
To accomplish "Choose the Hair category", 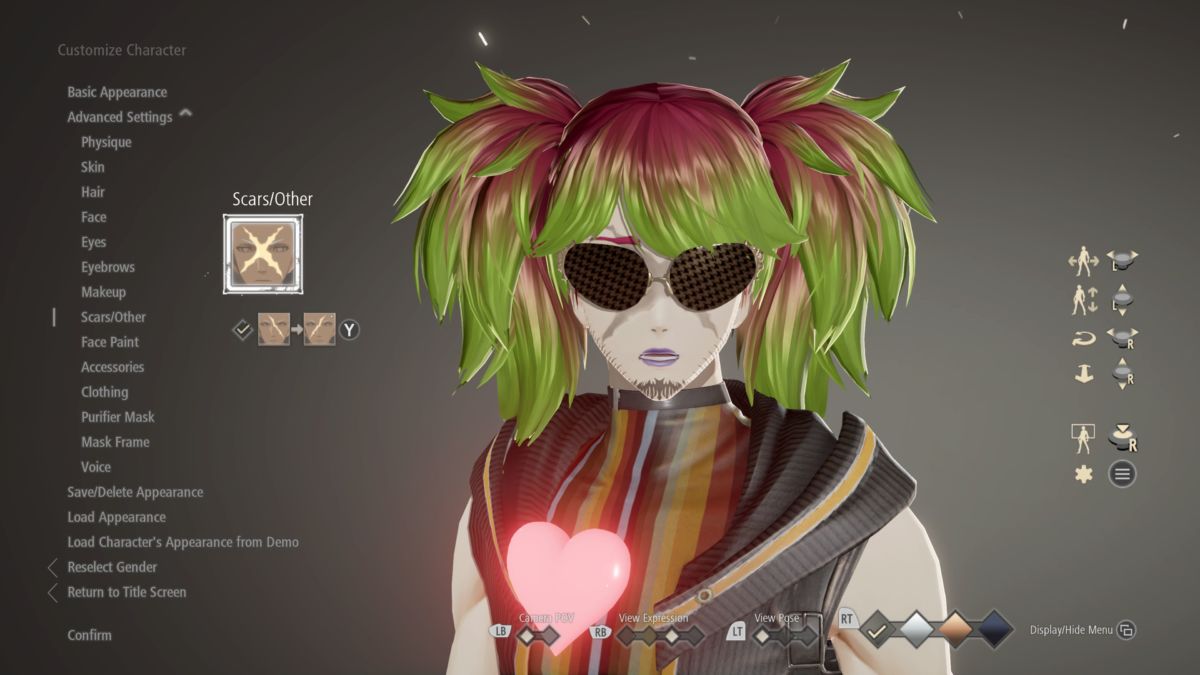I will tap(93, 192).
